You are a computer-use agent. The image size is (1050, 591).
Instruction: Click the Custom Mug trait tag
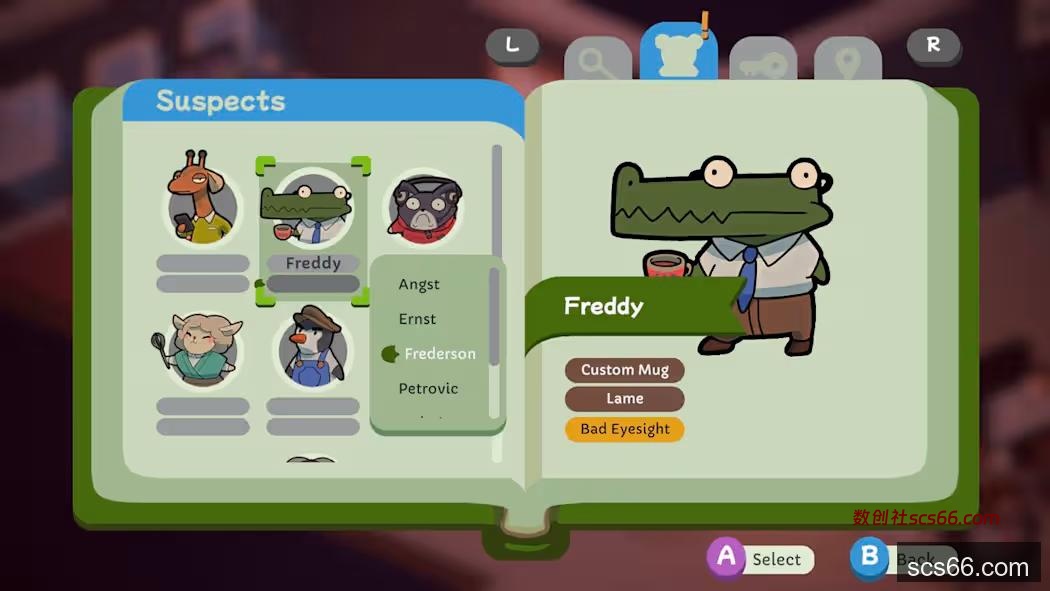tap(624, 370)
